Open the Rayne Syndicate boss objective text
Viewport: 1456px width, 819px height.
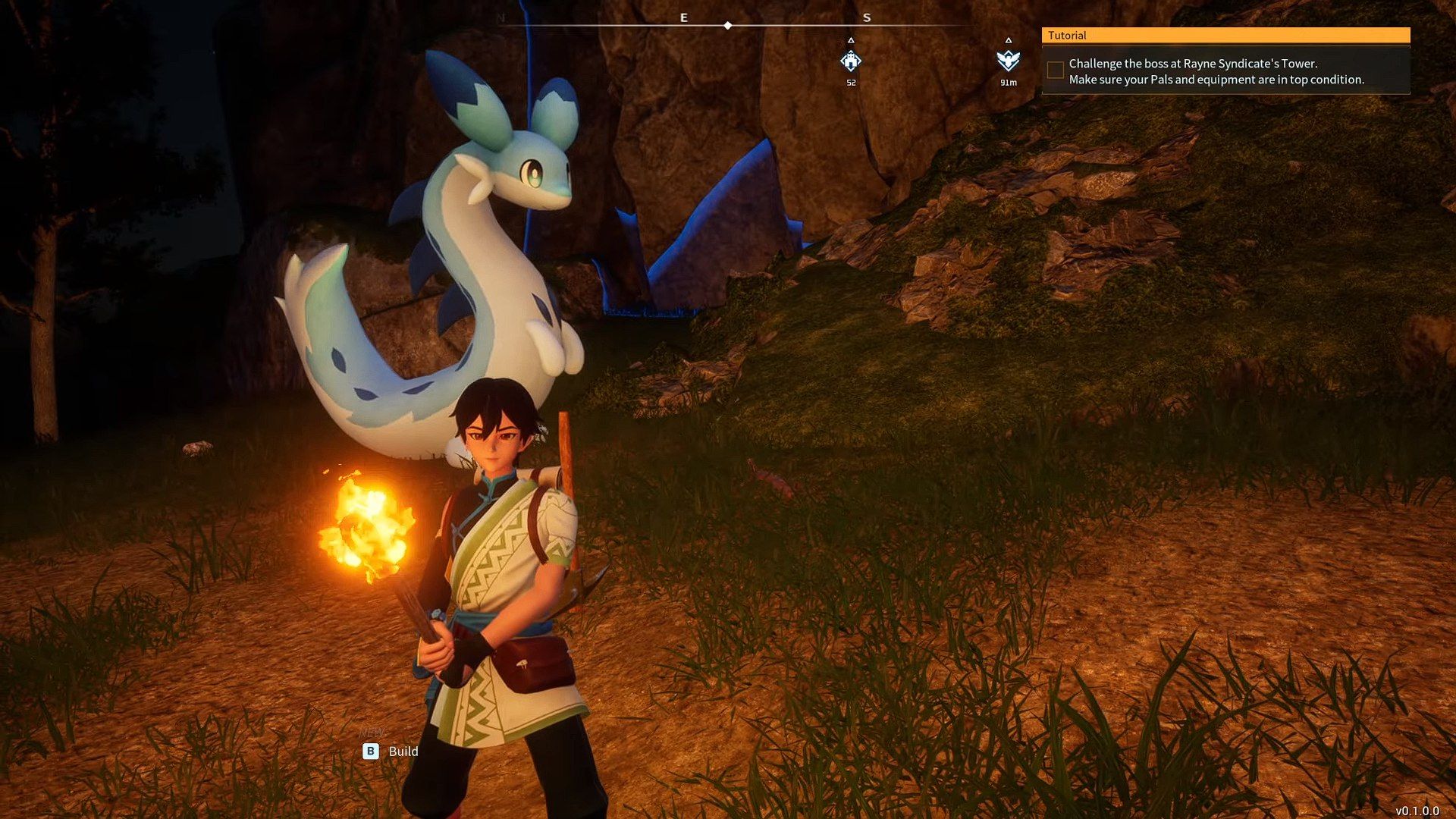pyautogui.click(x=1216, y=71)
